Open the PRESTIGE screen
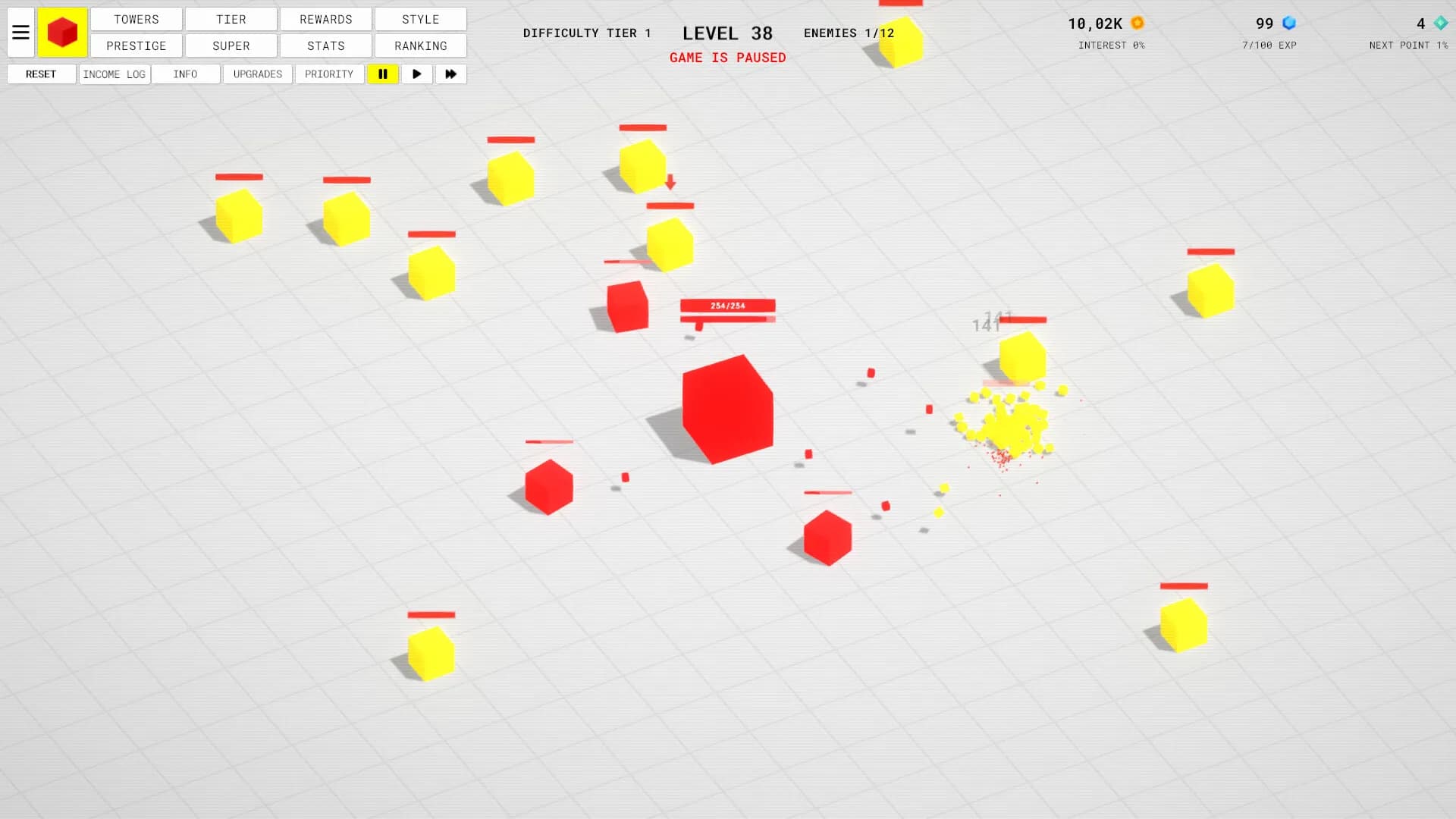 [x=136, y=45]
